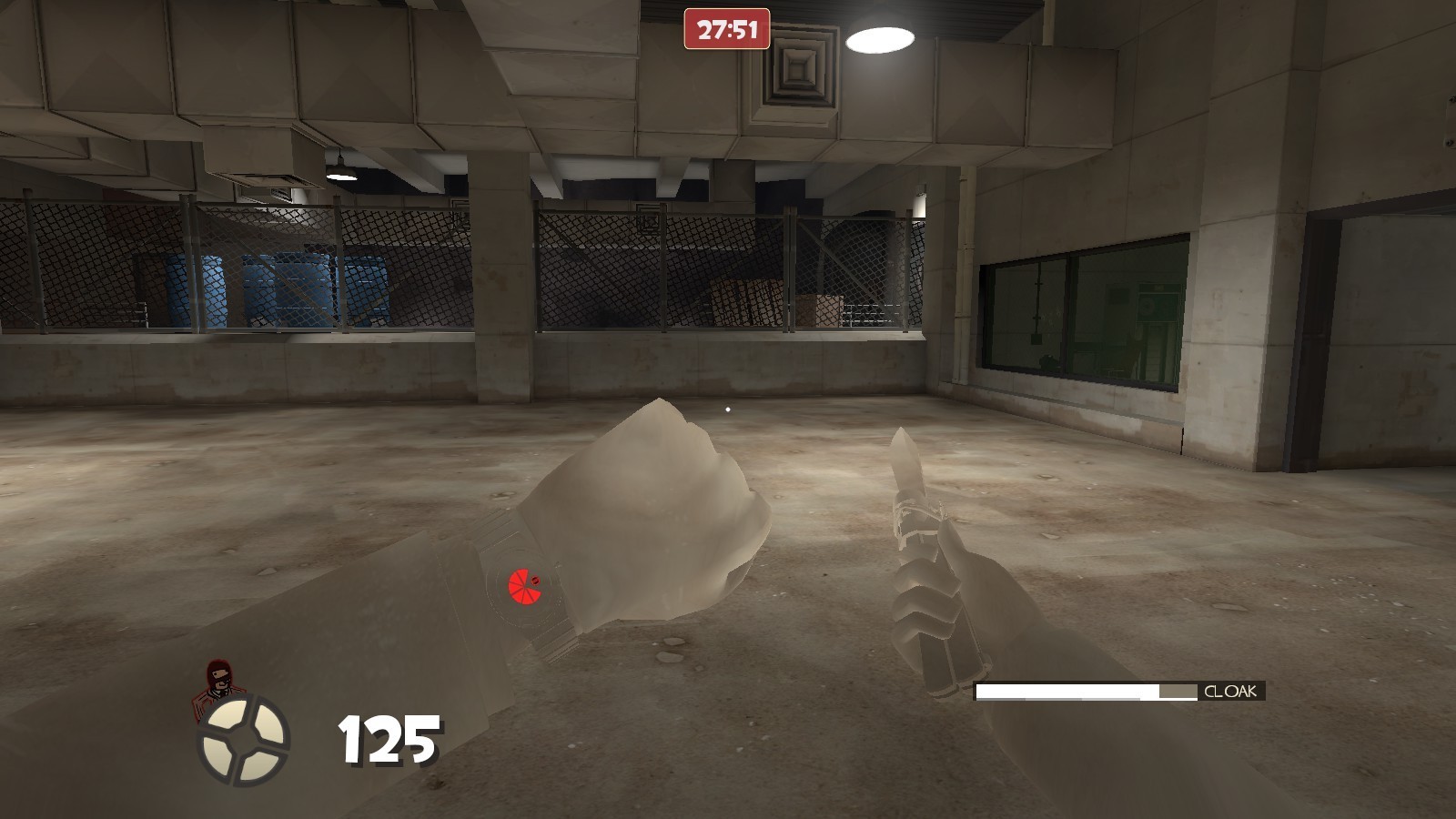Viewport: 1456px width, 819px height.
Task: Click the round match timer badge showing 27:51
Action: (x=726, y=27)
